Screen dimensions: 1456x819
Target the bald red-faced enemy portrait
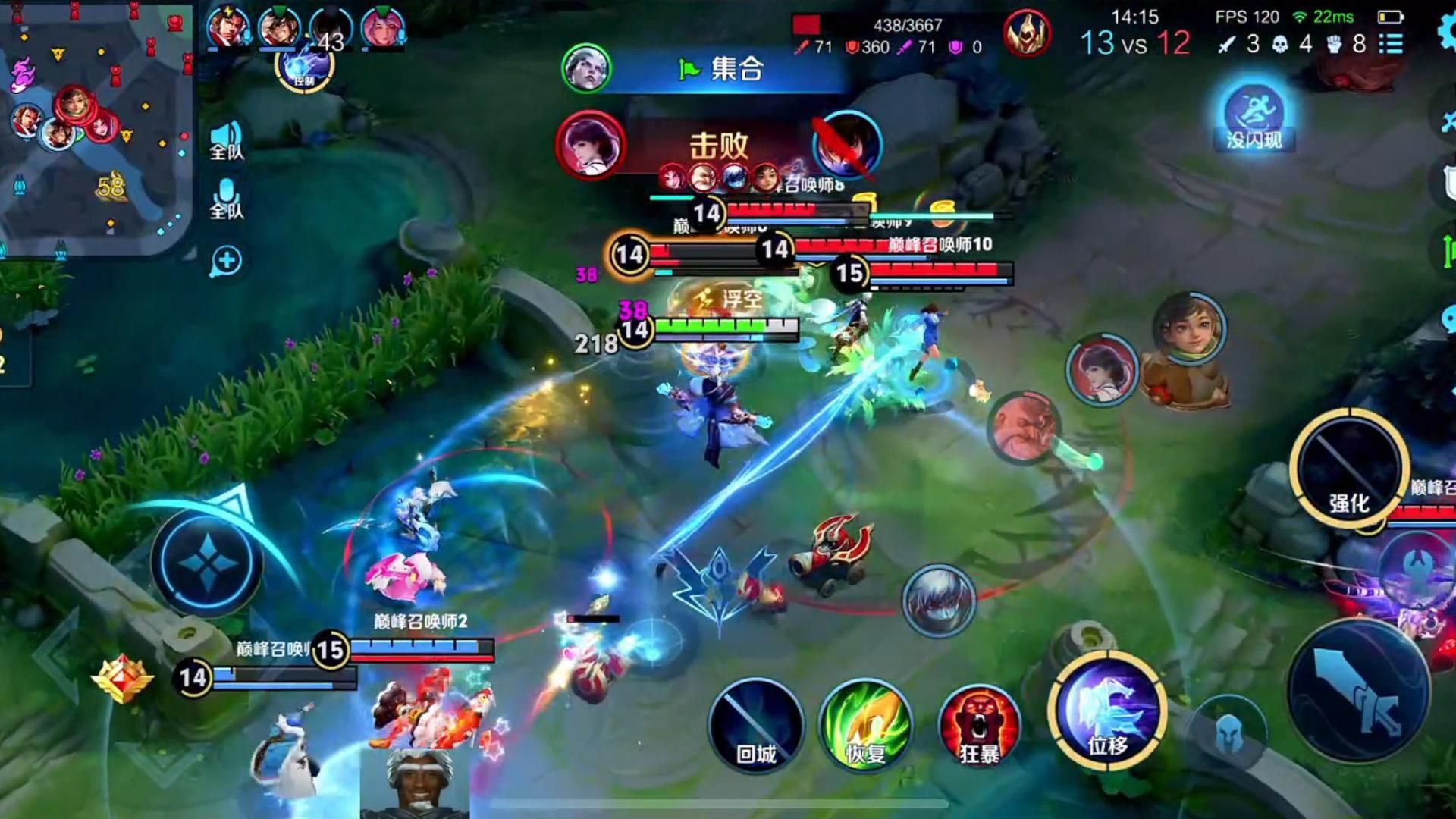[x=1023, y=427]
